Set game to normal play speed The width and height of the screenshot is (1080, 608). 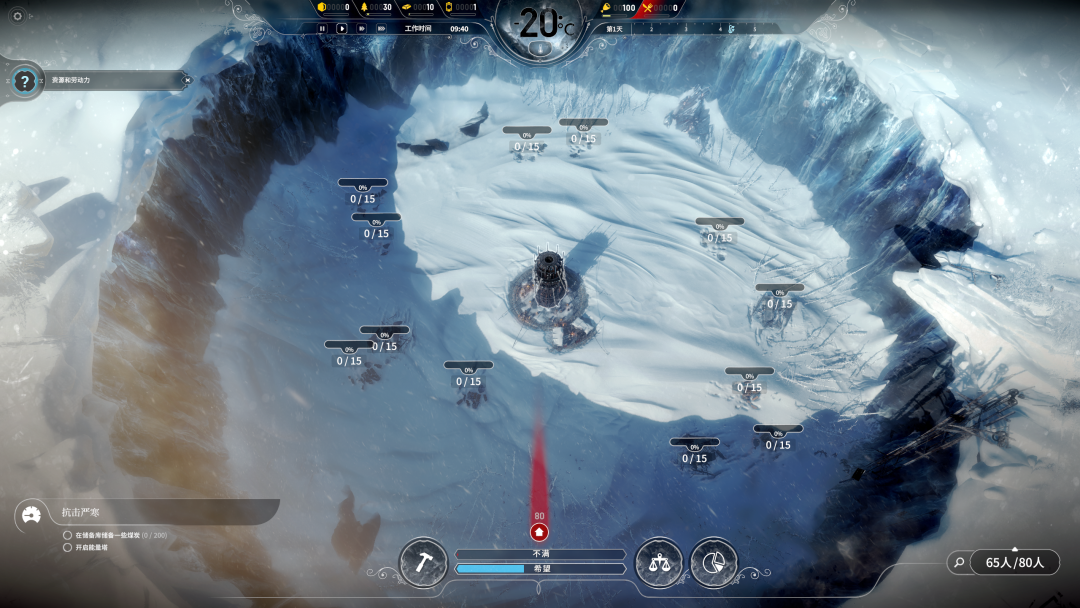coord(342,29)
